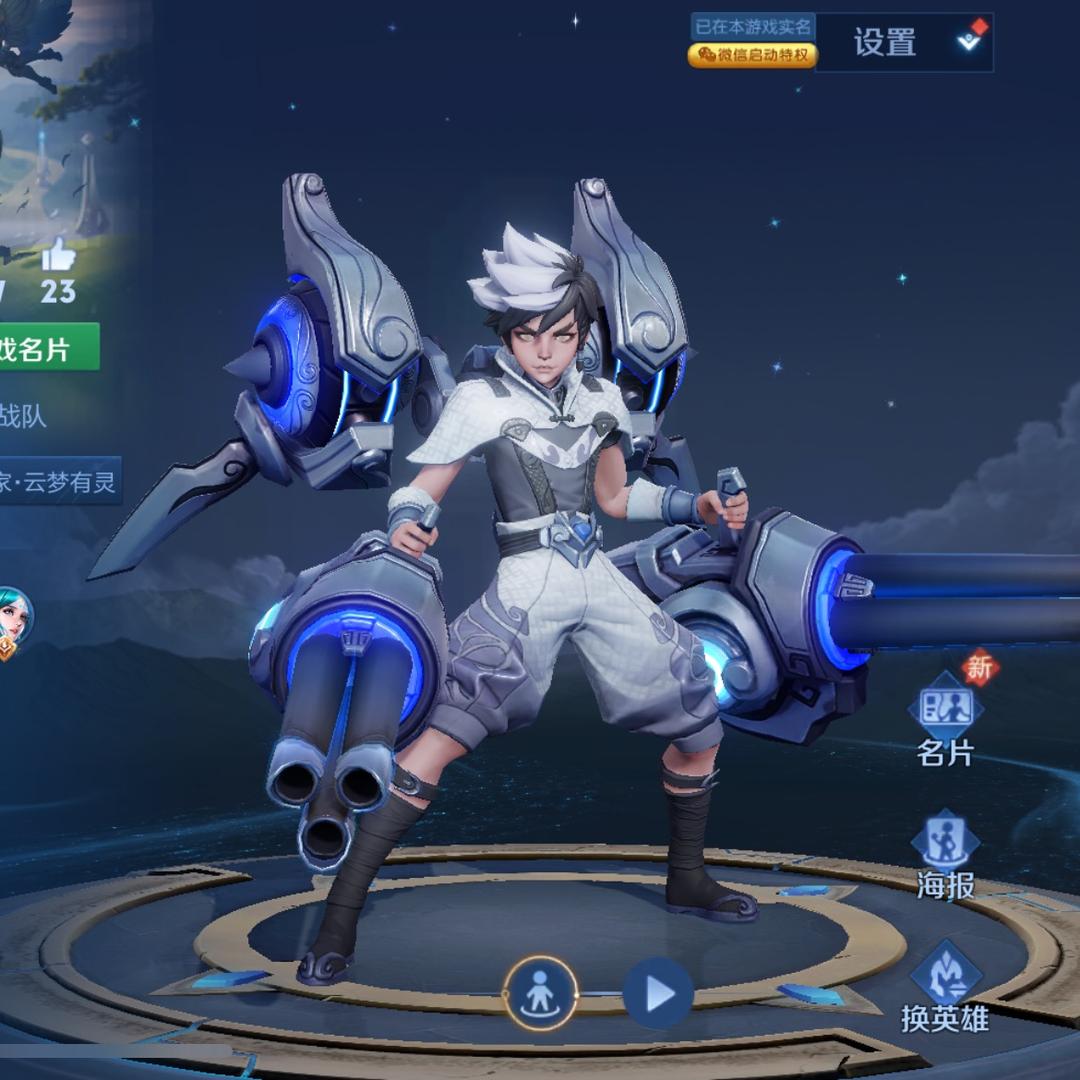Select the hero pose display button
Image resolution: width=1080 pixels, height=1080 pixels.
coord(540,994)
